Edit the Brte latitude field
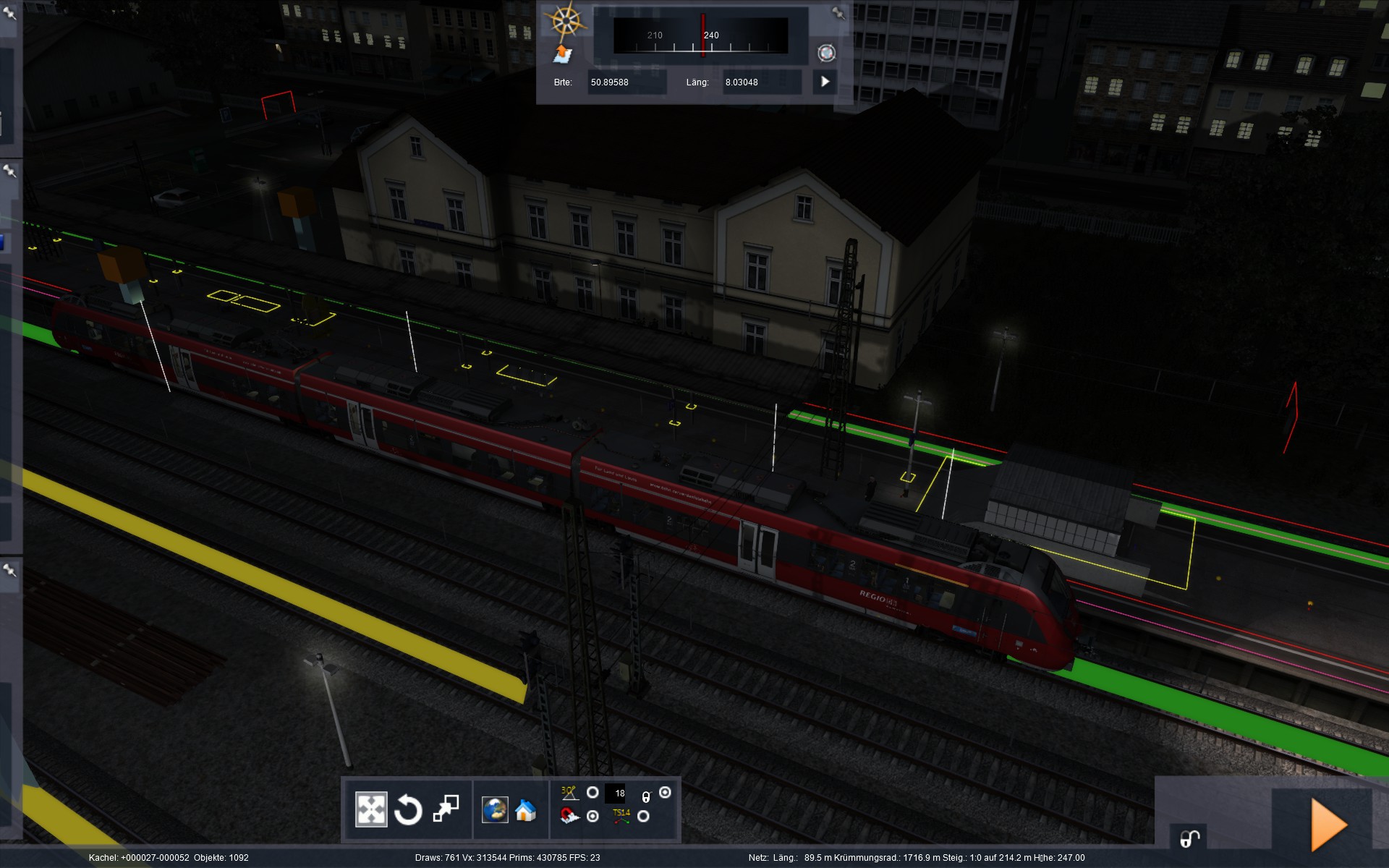Viewport: 1389px width, 868px height. pyautogui.click(x=626, y=82)
